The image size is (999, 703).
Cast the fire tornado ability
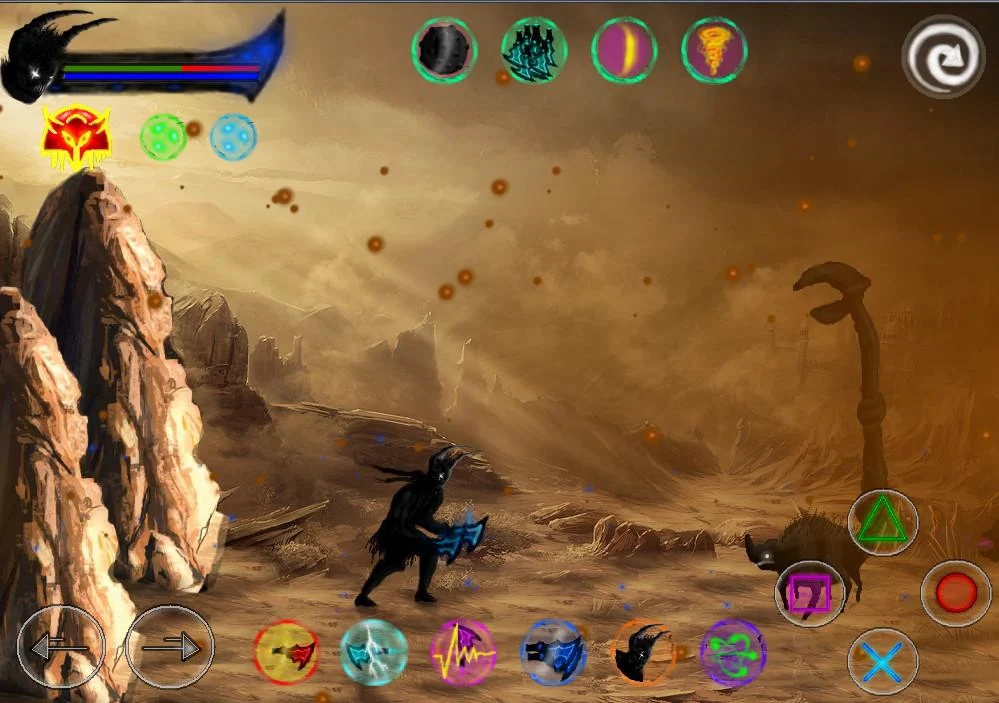(x=714, y=50)
